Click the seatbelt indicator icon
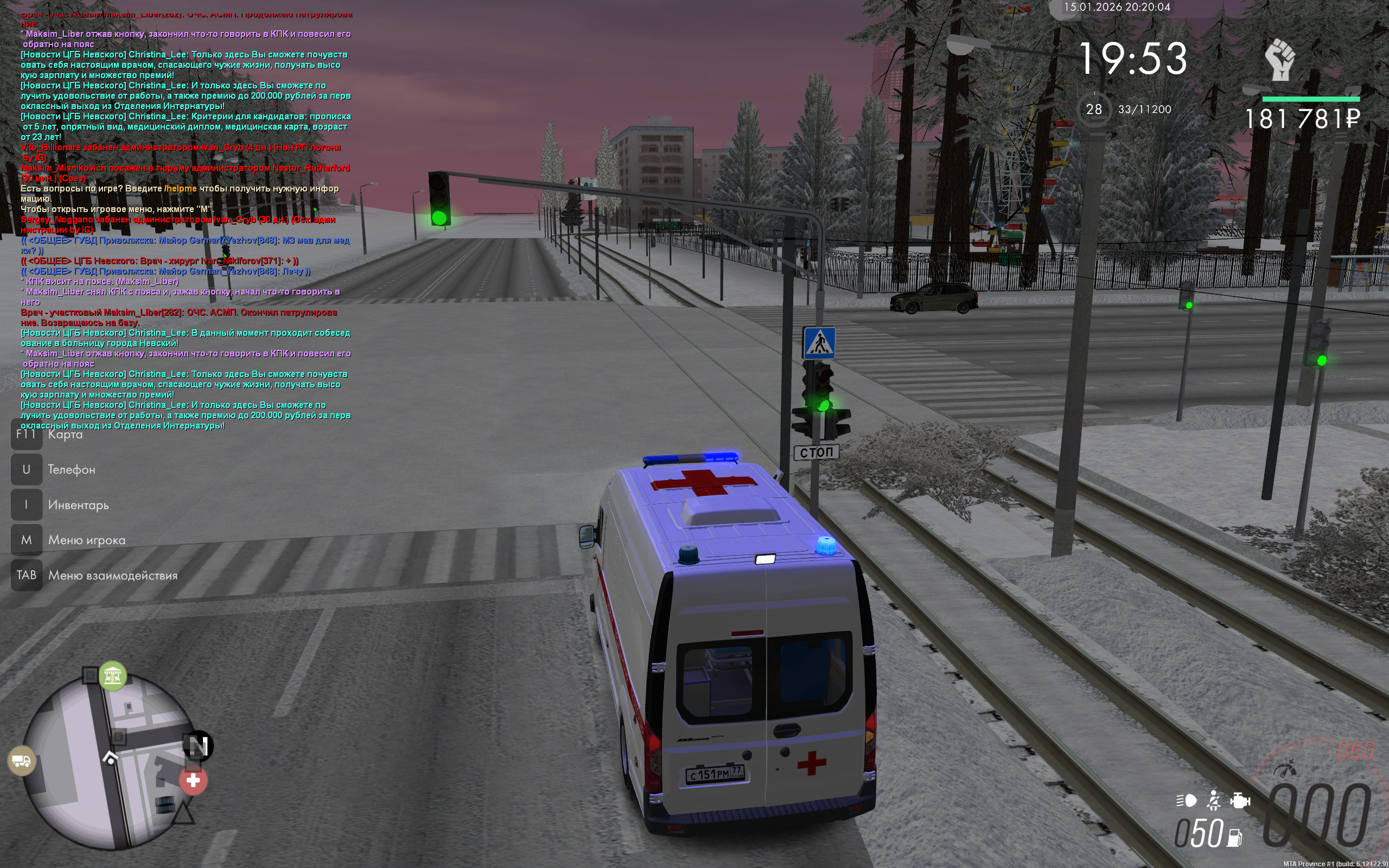This screenshot has height=868, width=1389. coord(1214,800)
